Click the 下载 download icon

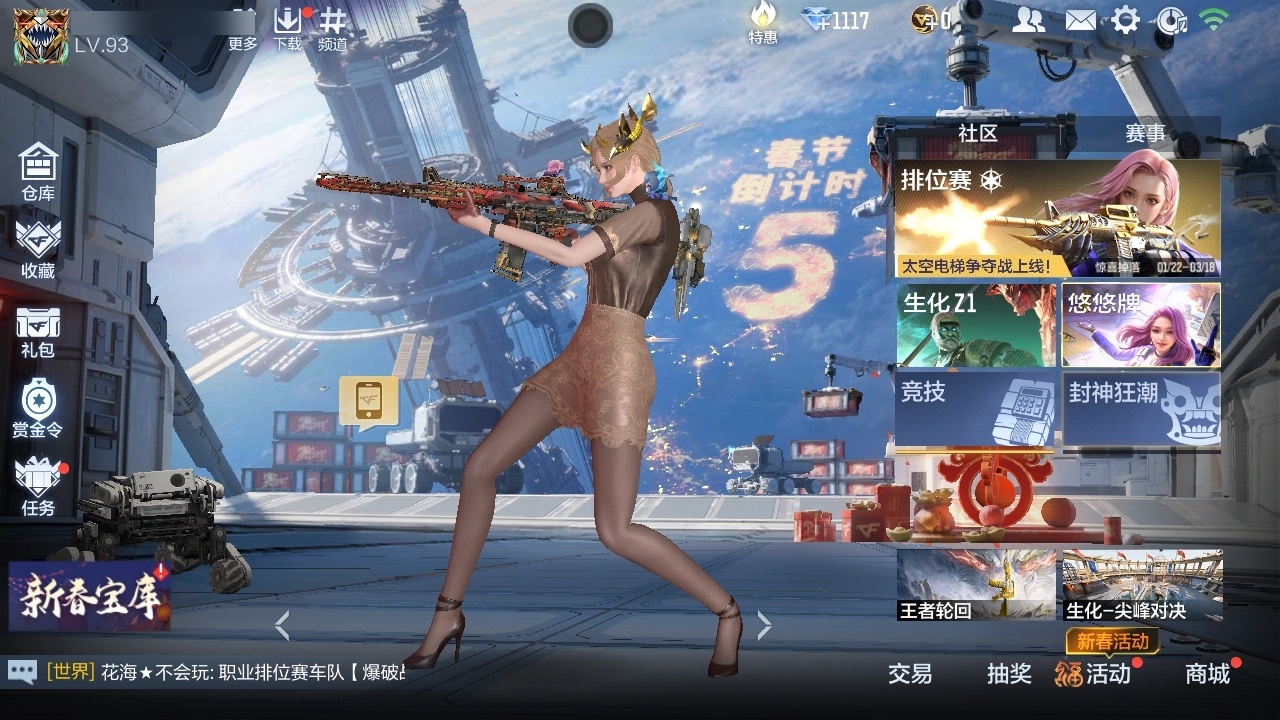coord(288,28)
